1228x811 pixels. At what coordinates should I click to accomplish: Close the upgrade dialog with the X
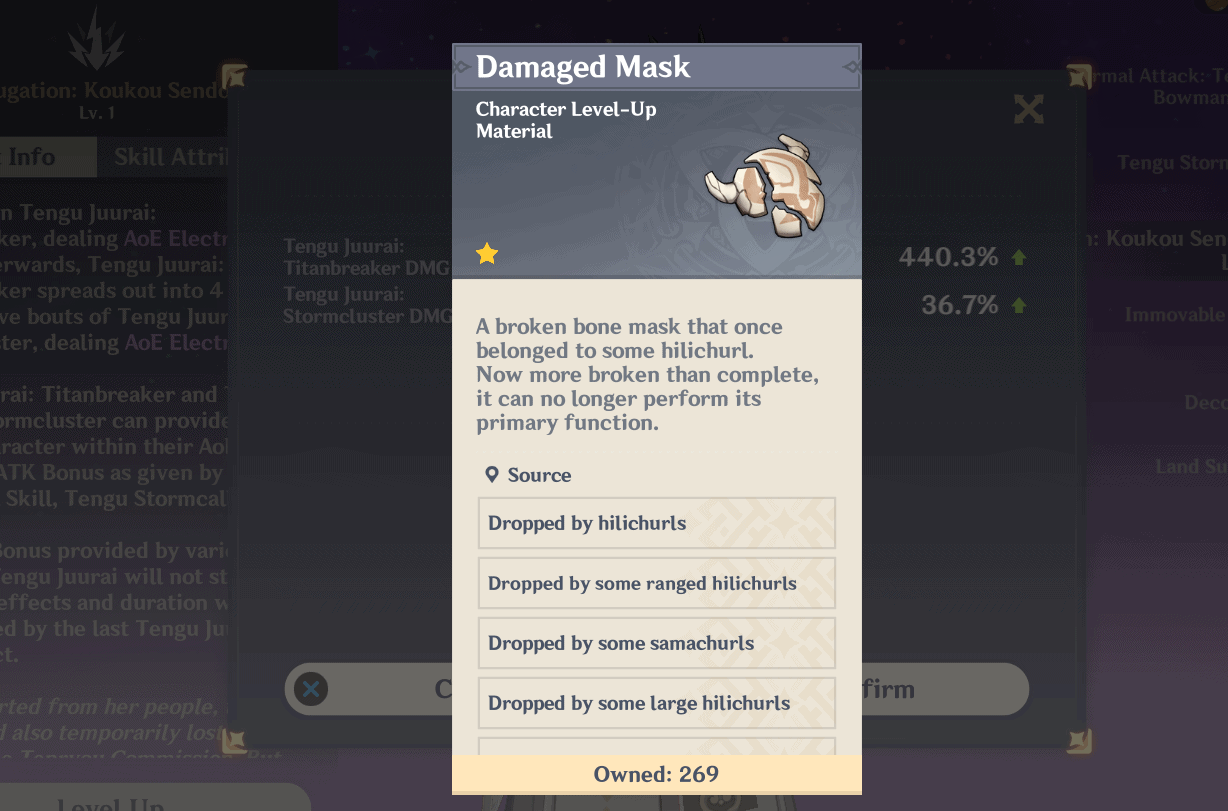tap(1028, 109)
